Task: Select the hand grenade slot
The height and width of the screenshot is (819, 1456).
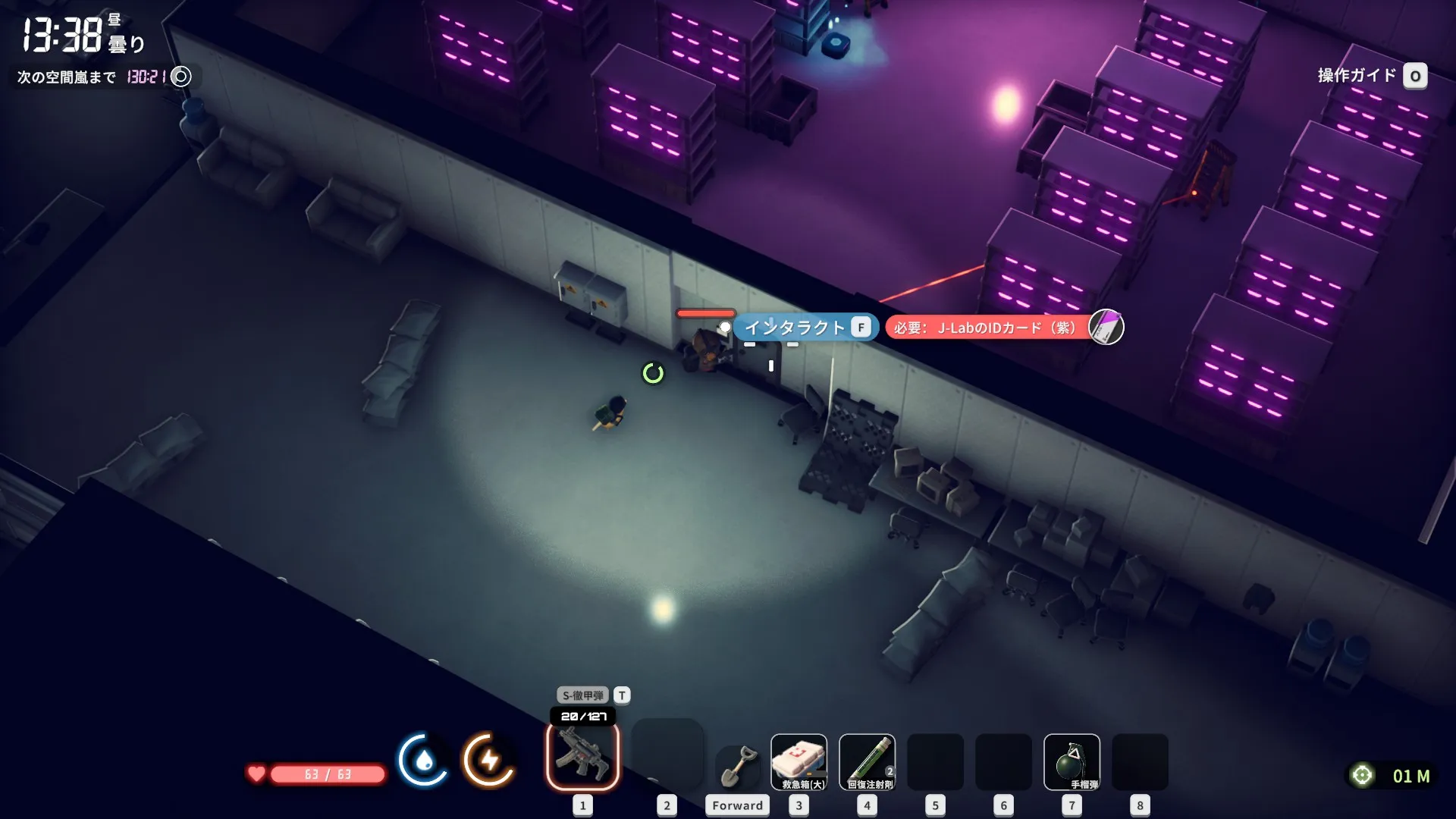Action: pos(1071,762)
